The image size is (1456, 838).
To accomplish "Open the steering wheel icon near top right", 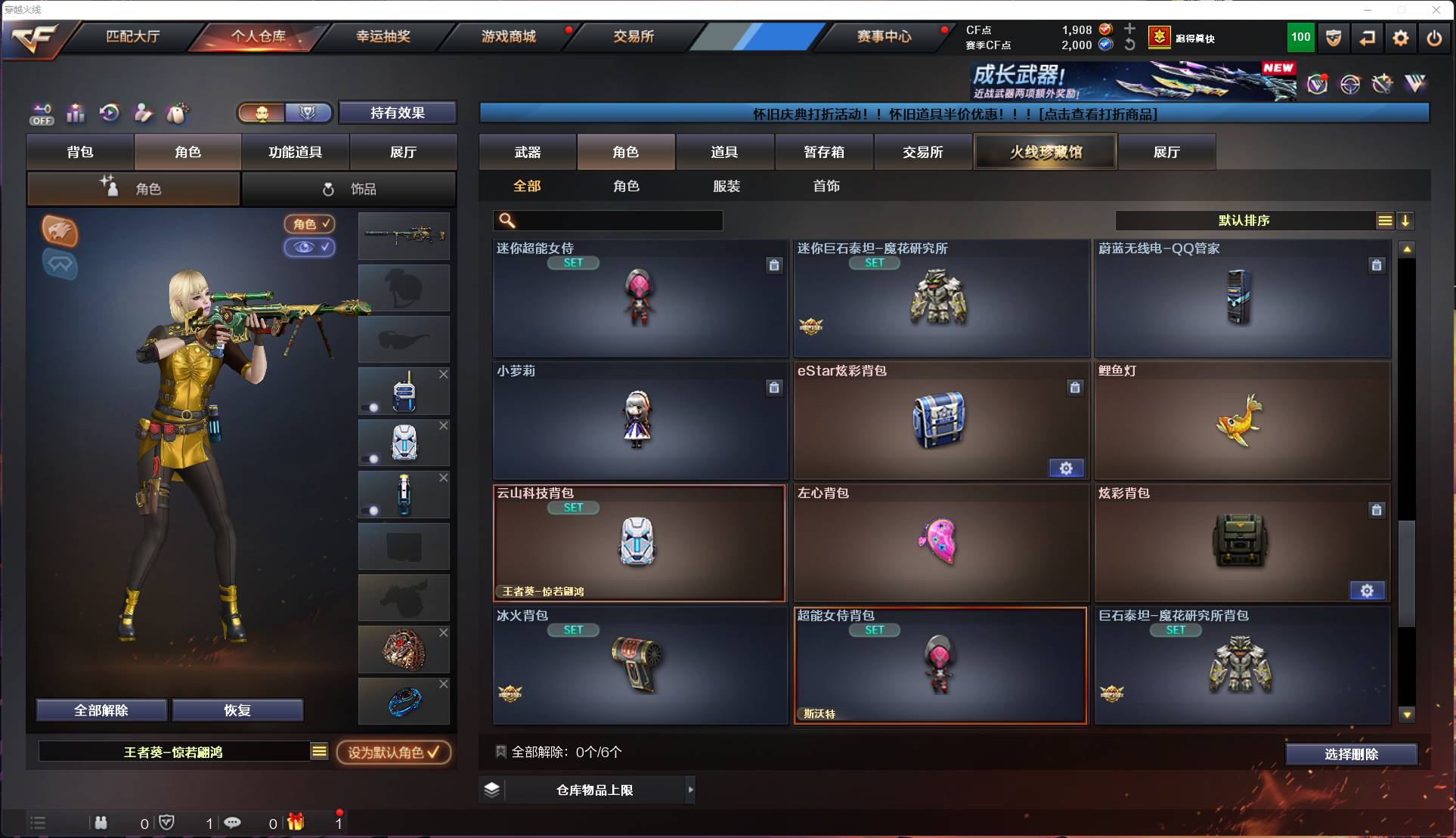I will pyautogui.click(x=1352, y=85).
